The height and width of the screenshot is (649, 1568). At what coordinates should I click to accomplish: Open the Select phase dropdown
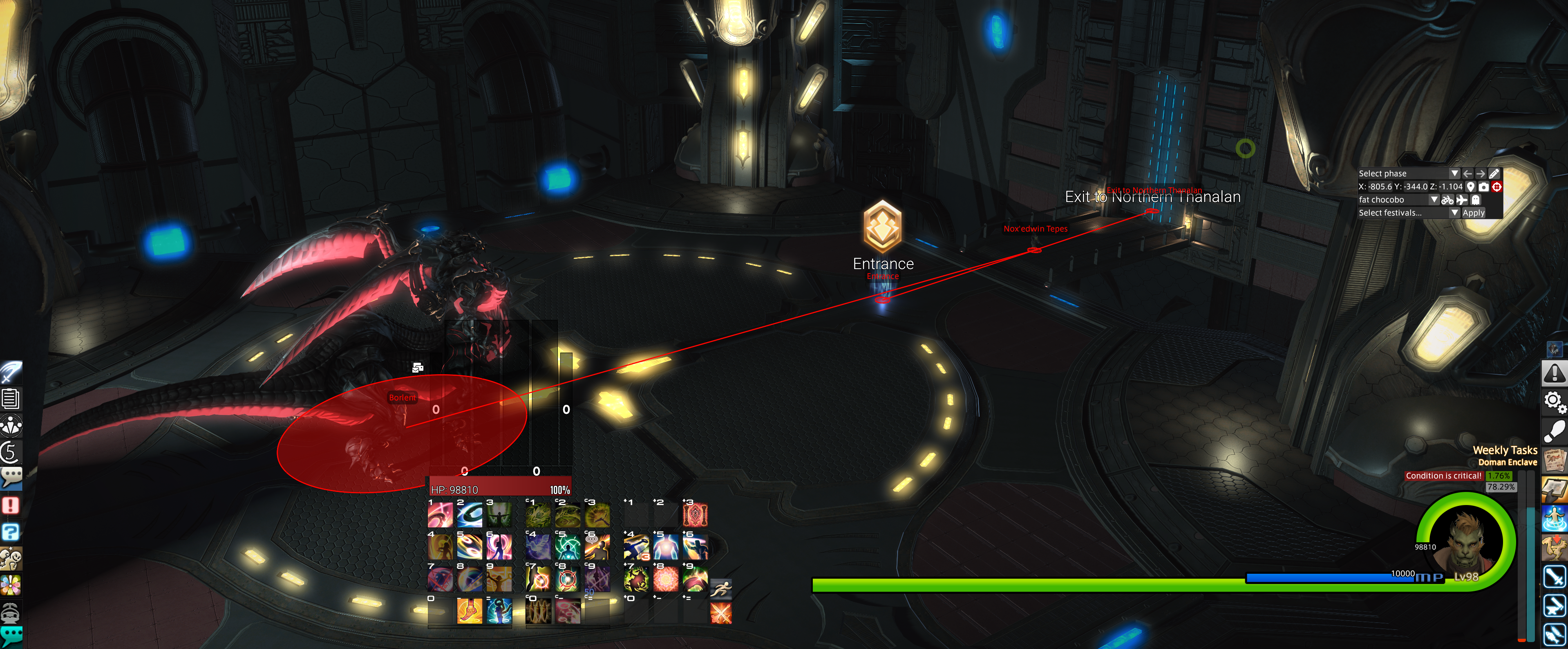click(x=1454, y=174)
